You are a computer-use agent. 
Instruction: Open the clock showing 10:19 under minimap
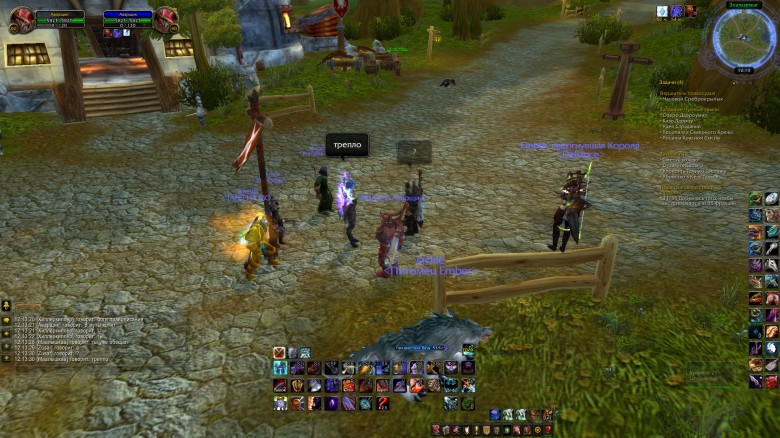pos(743,70)
